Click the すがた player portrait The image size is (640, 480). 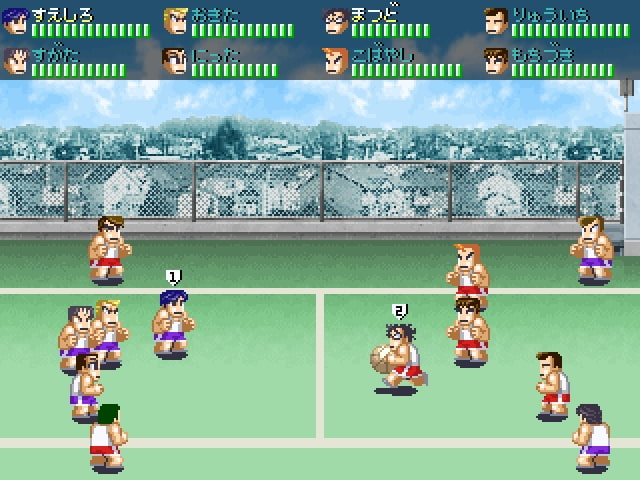click(16, 62)
